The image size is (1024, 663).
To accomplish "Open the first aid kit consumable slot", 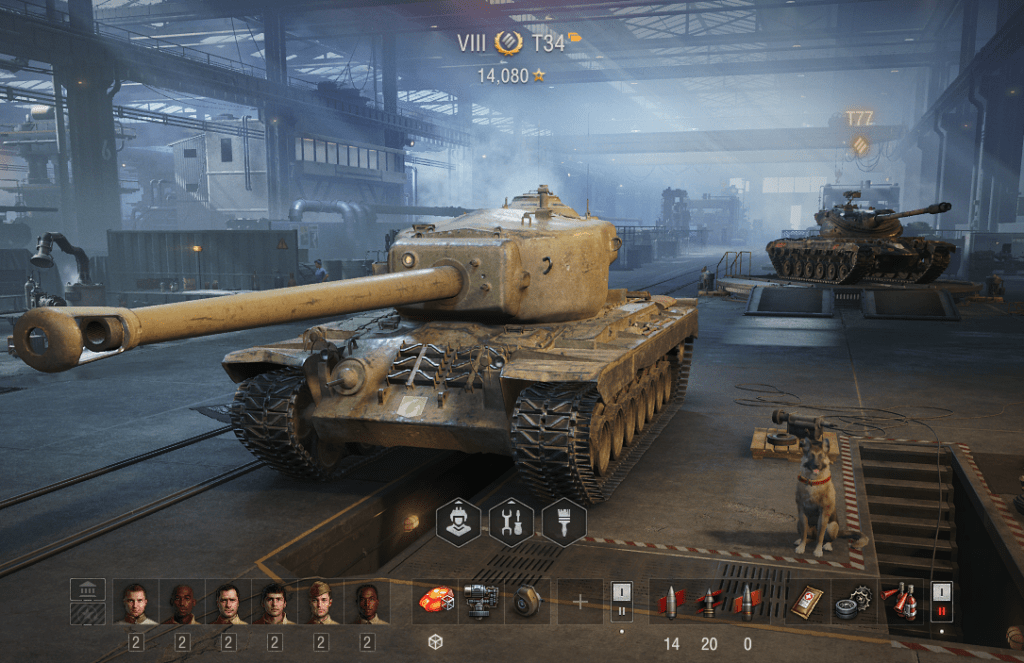I will click(x=807, y=602).
